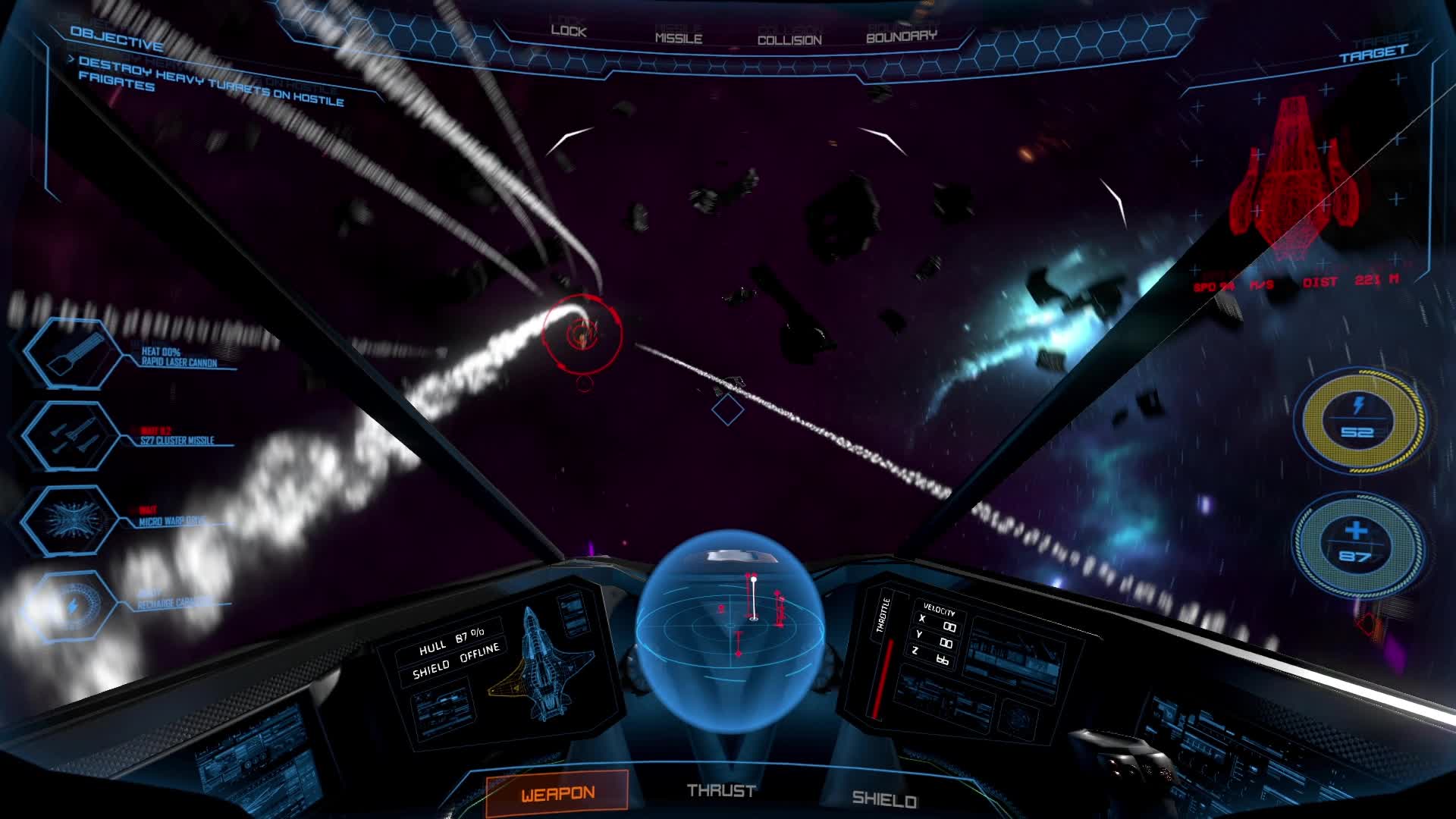The image size is (1456, 819).
Task: Click the lightning bolt energy gauge
Action: click(1357, 419)
